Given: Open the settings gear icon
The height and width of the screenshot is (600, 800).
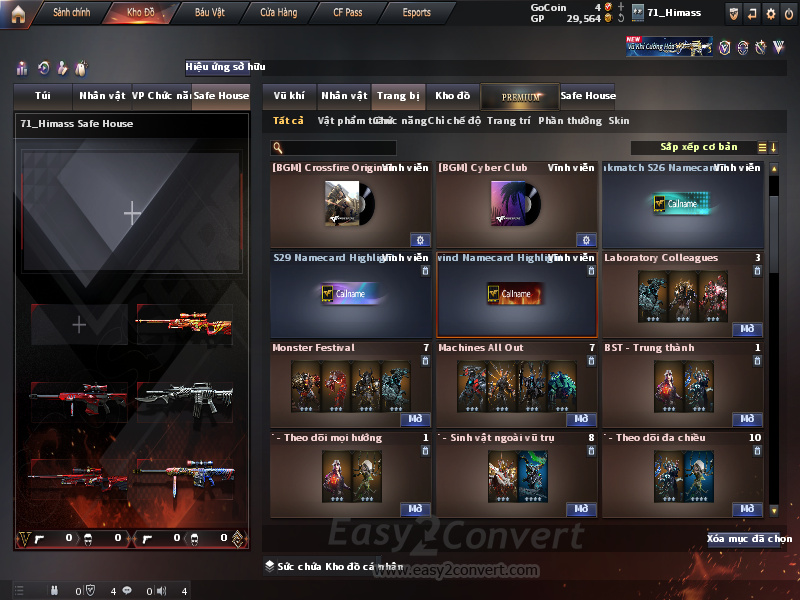Looking at the screenshot, I should pyautogui.click(x=770, y=13).
